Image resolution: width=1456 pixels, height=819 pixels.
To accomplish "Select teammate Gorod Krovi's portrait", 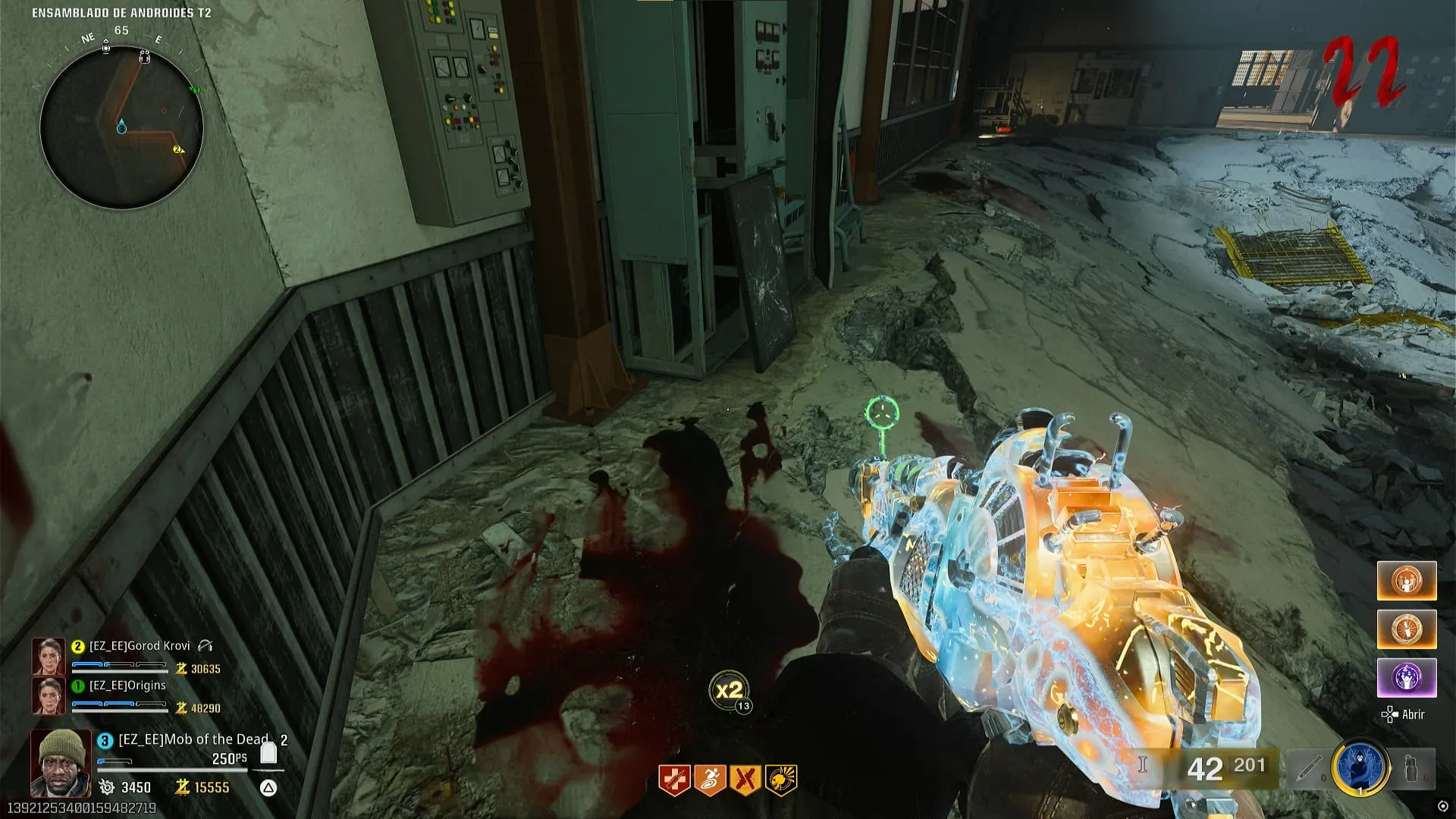I will coord(47,656).
